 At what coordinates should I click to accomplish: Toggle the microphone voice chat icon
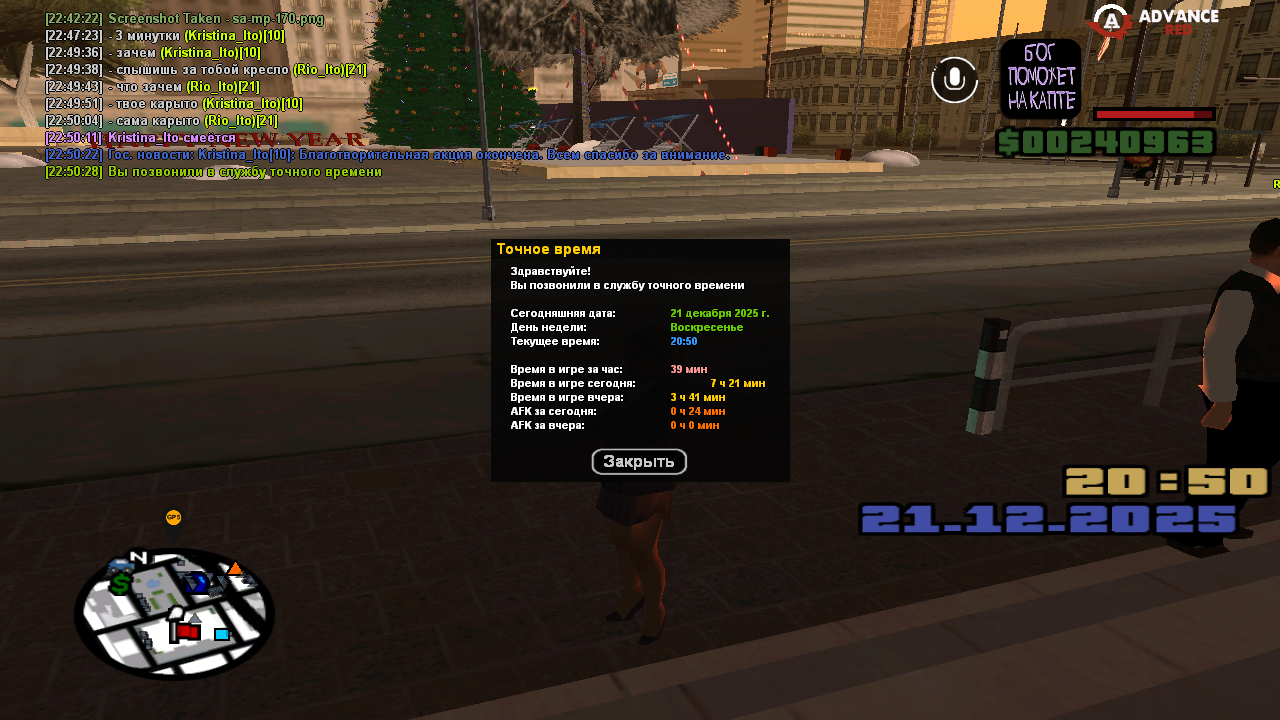click(x=954, y=80)
